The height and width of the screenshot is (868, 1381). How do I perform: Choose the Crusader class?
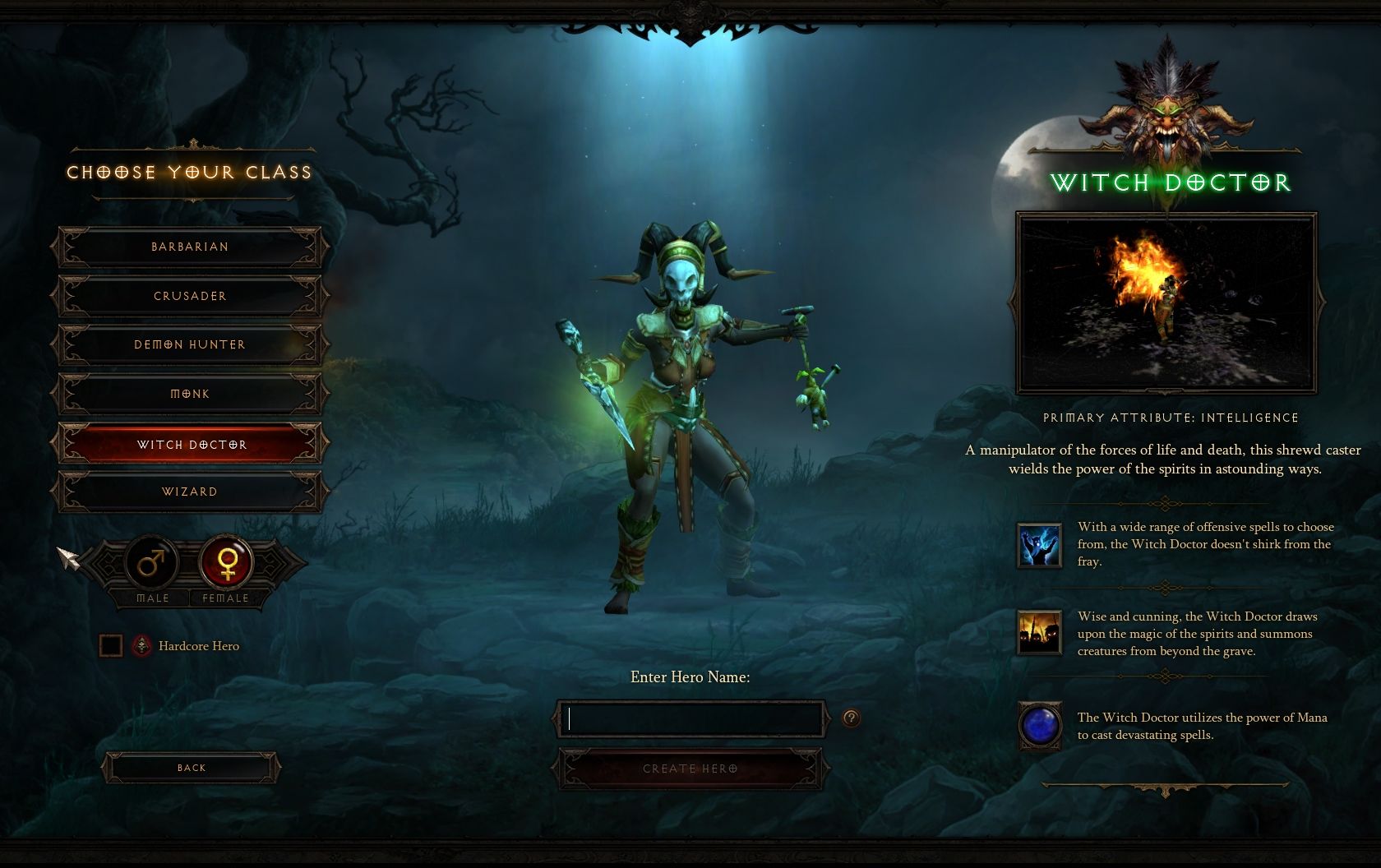pyautogui.click(x=190, y=296)
